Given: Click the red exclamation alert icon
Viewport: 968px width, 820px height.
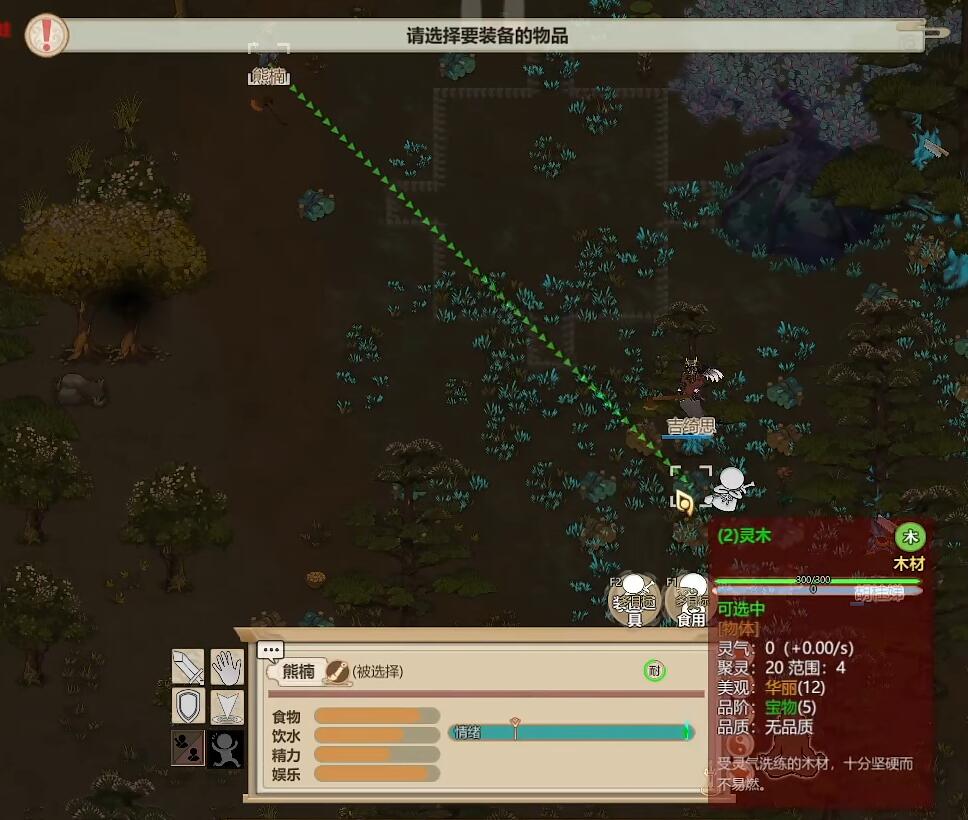Looking at the screenshot, I should point(46,35).
